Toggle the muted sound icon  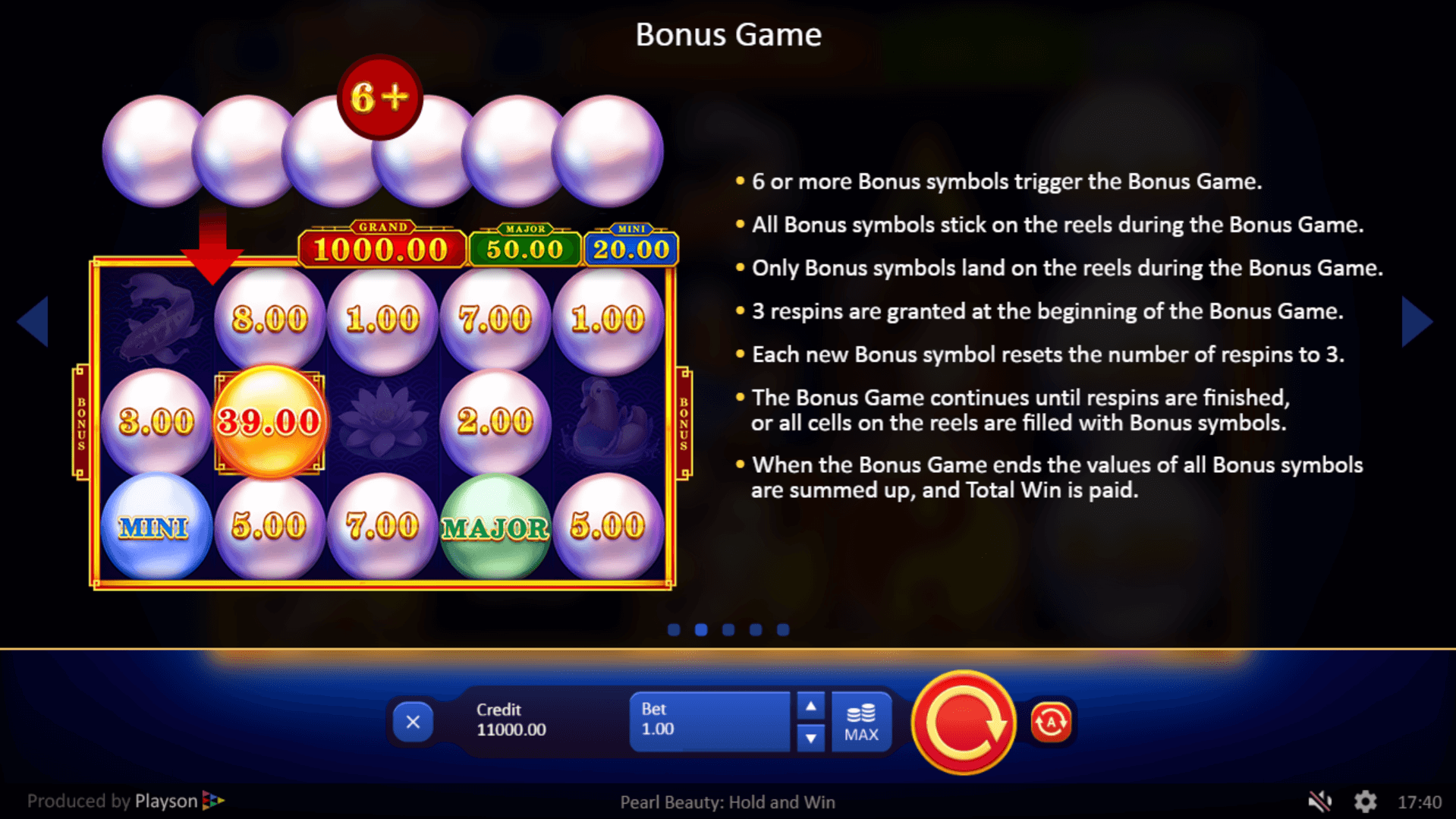point(1320,802)
